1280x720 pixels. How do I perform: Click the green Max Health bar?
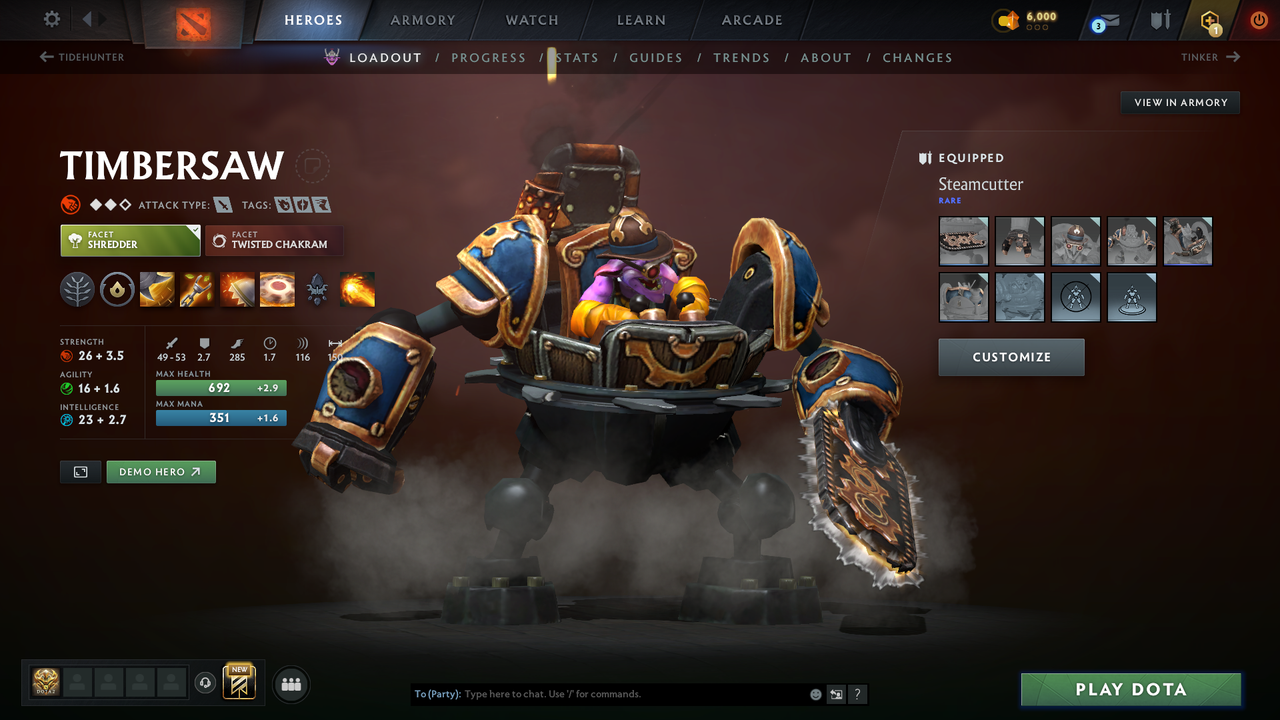(220, 388)
